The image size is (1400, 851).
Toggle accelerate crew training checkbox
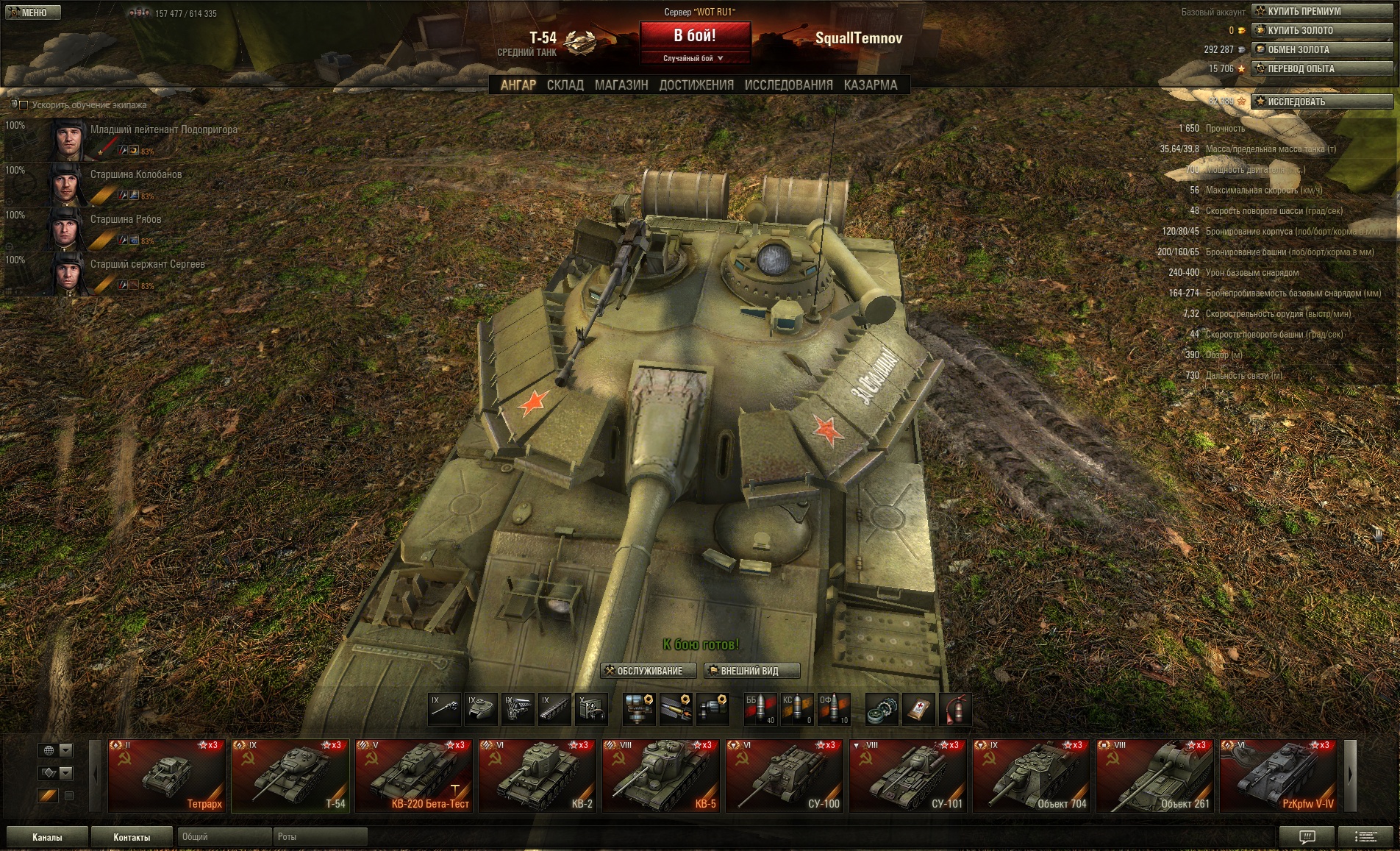click(x=24, y=105)
